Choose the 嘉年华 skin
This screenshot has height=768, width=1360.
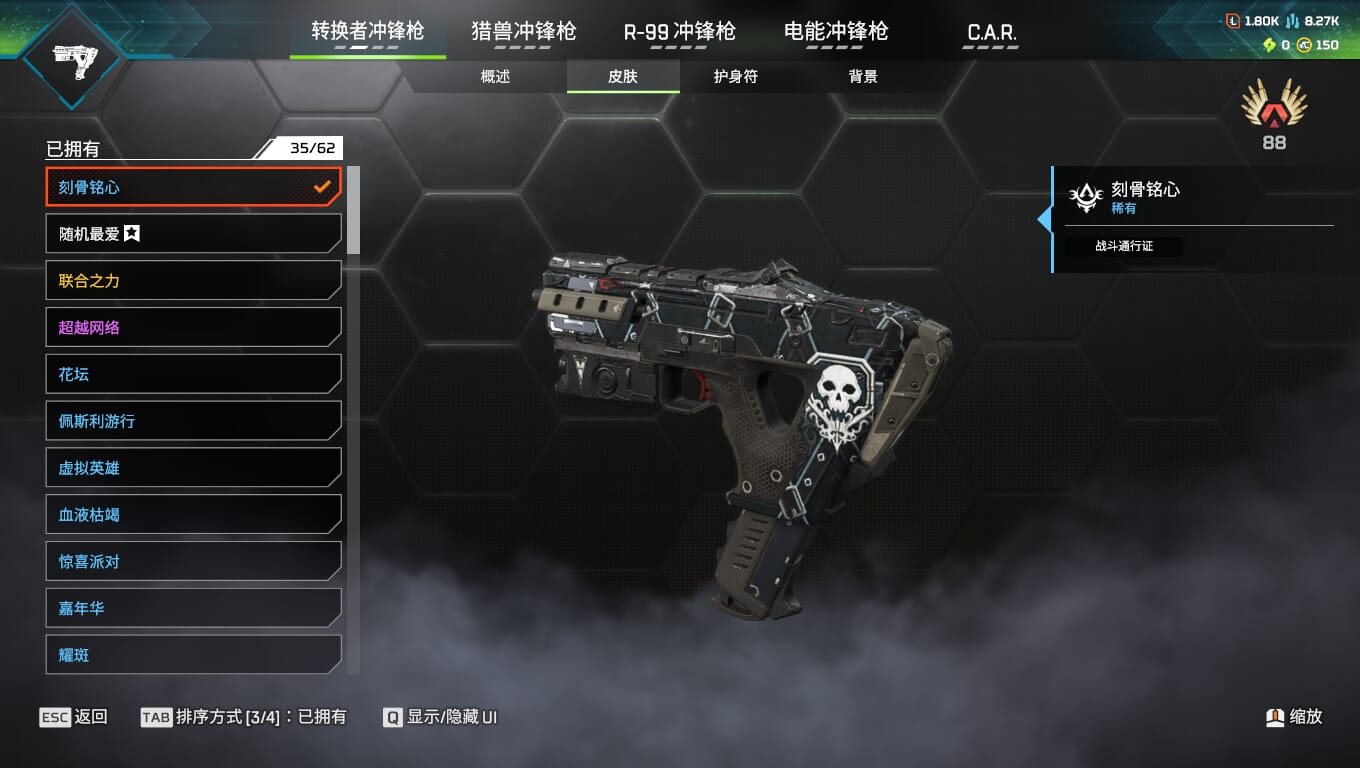coord(193,608)
